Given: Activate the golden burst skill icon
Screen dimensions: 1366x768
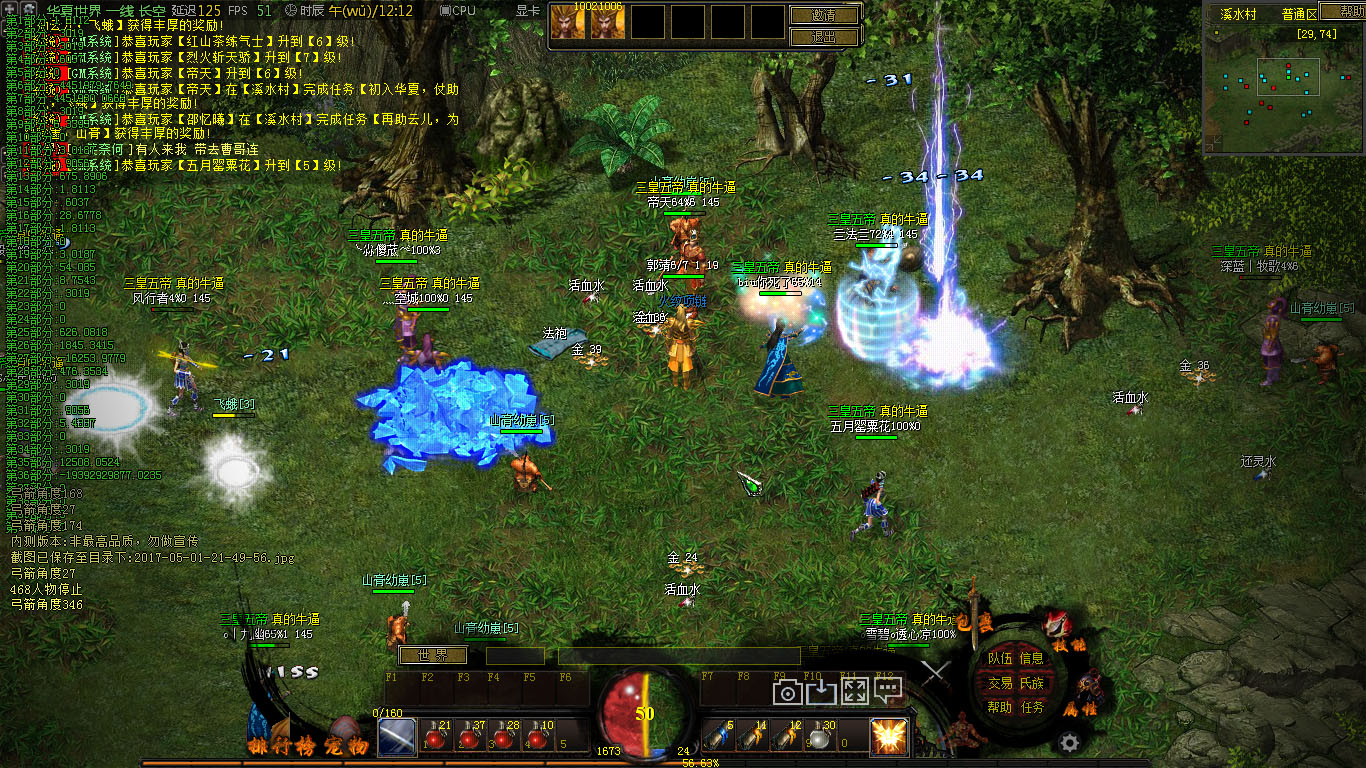Looking at the screenshot, I should [888, 737].
